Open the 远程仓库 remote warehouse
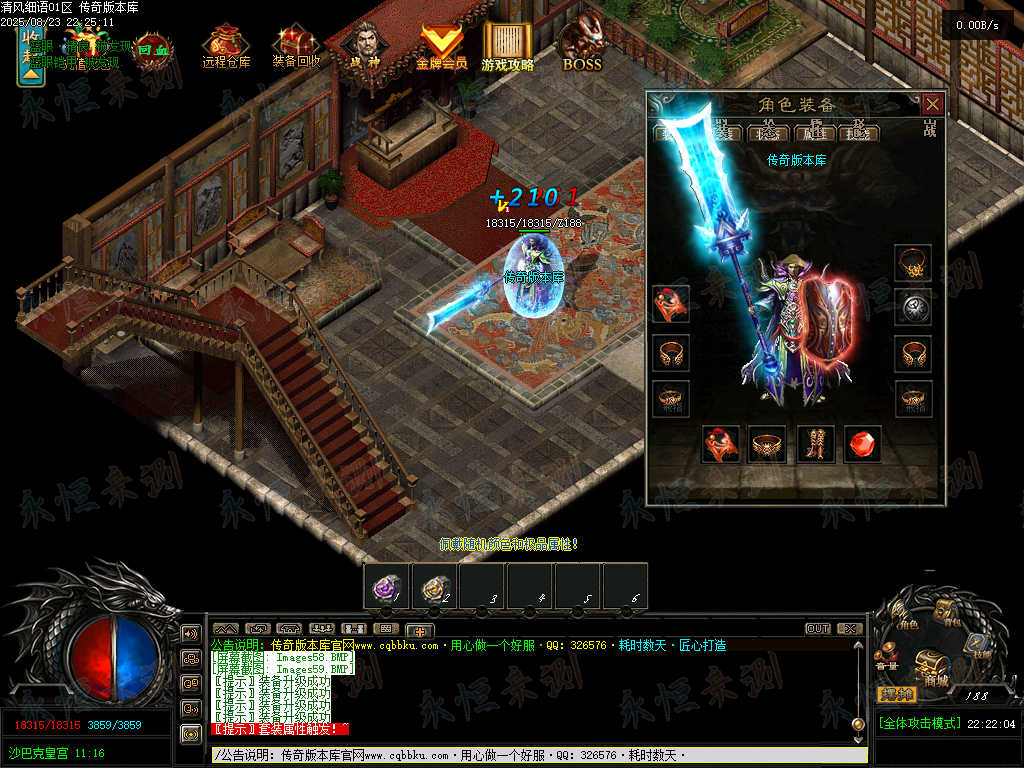Viewport: 1024px width, 768px height. click(226, 45)
